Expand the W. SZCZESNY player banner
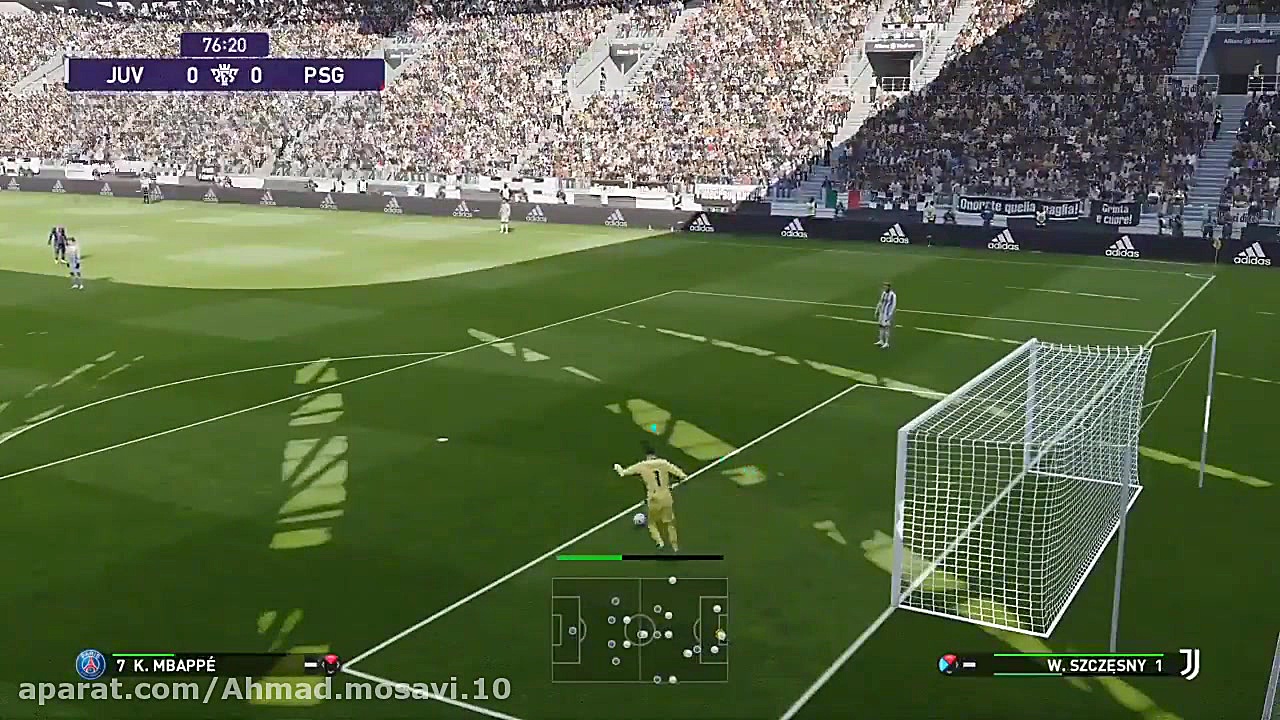1280x720 pixels. (x=1090, y=665)
